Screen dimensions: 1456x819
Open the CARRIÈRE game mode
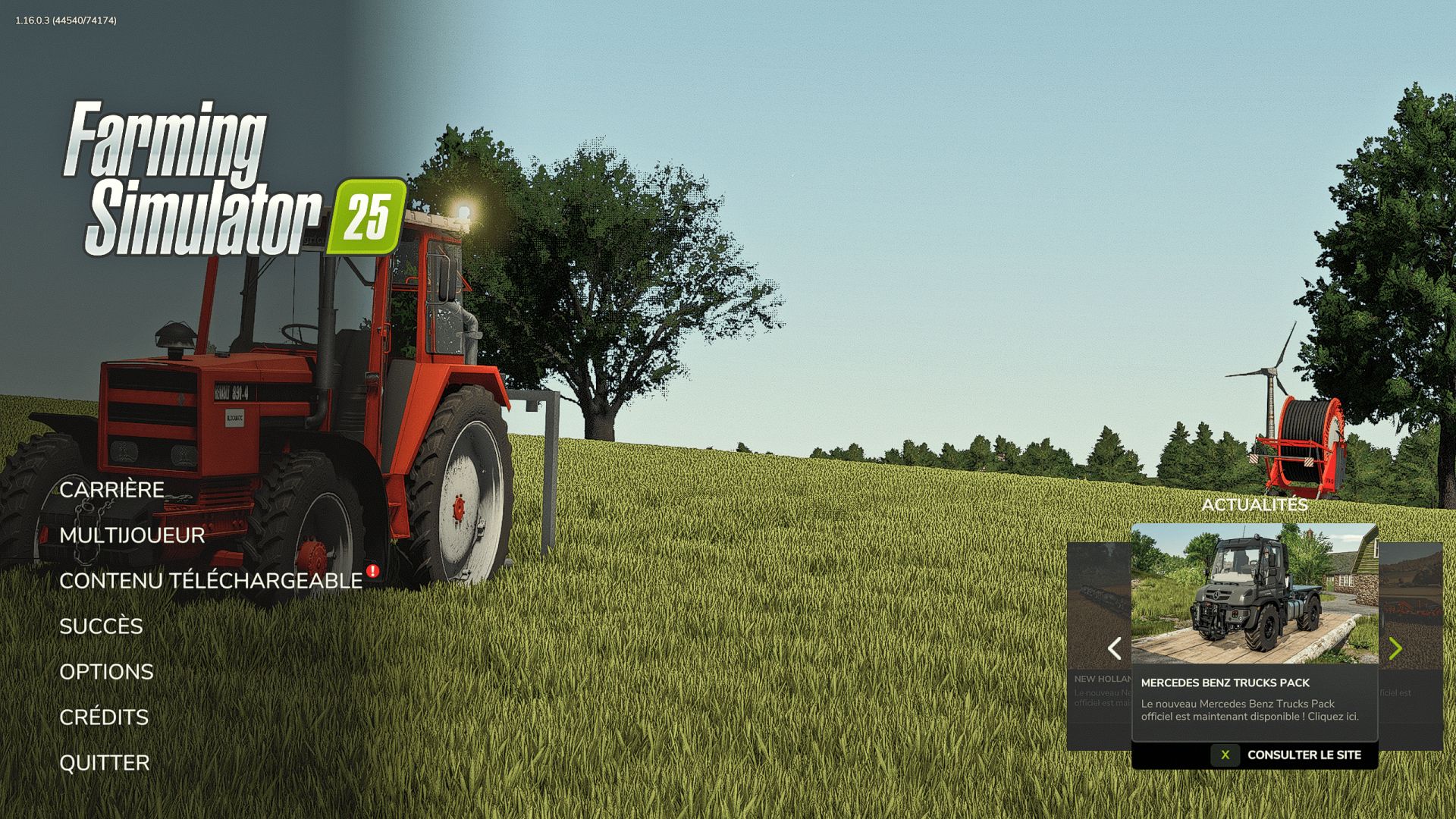point(112,490)
